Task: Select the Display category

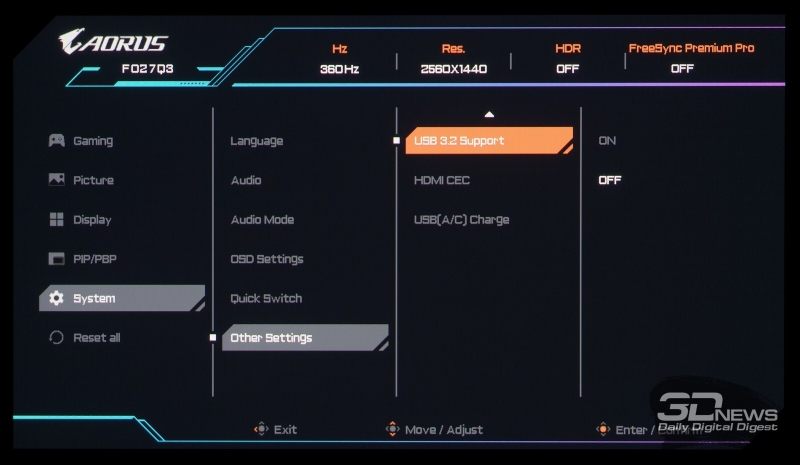Action: click(x=91, y=220)
